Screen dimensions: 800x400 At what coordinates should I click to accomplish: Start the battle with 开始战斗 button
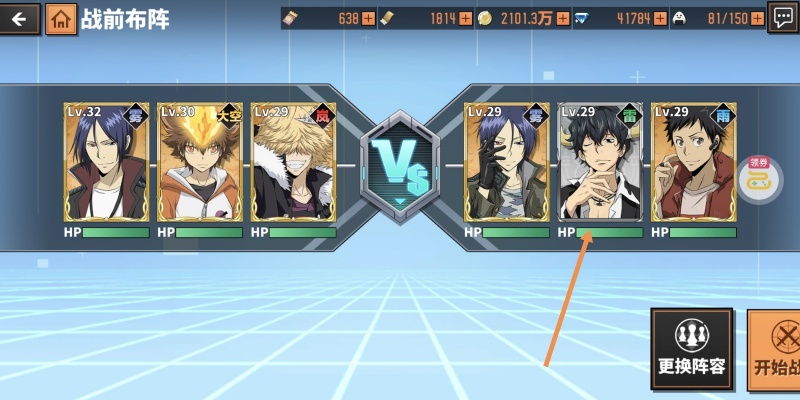776,347
